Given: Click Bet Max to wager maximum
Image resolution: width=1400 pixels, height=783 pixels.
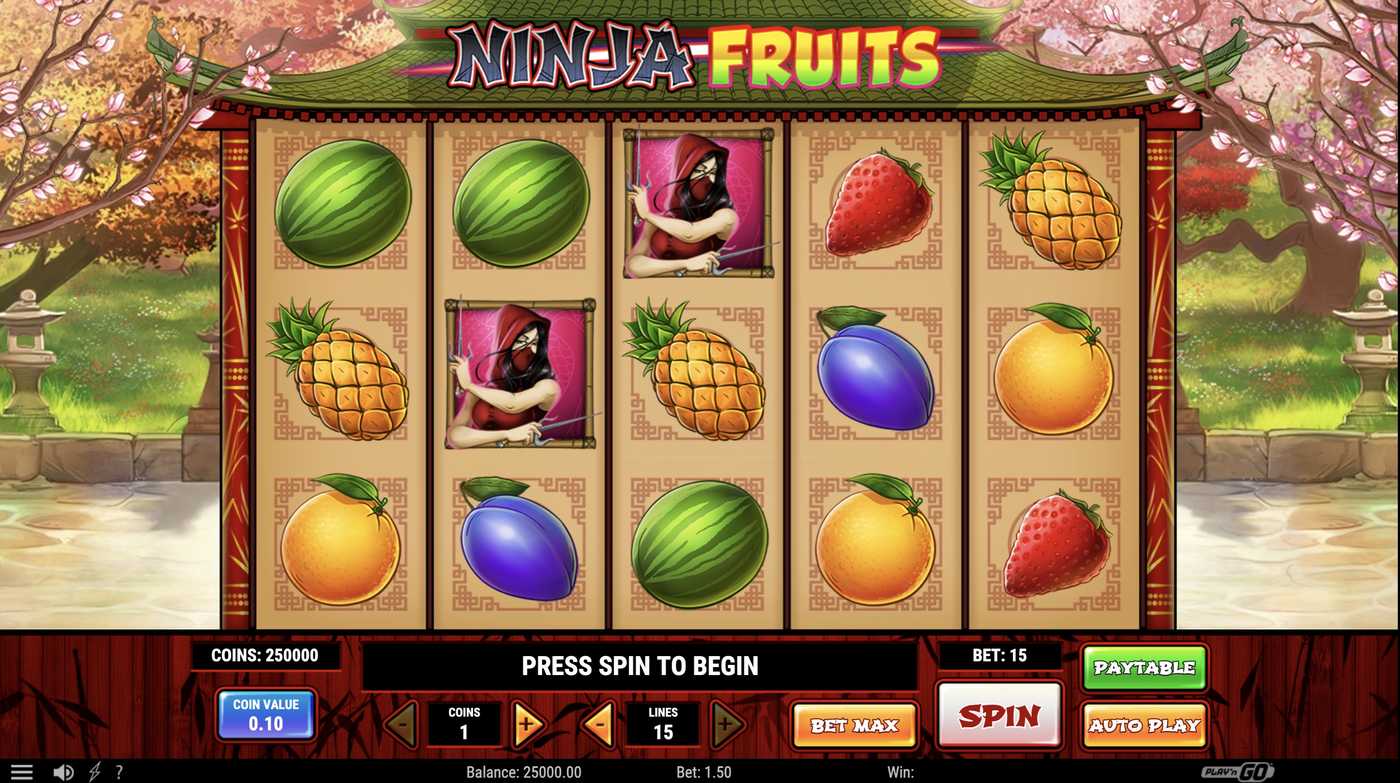Looking at the screenshot, I should 855,725.
